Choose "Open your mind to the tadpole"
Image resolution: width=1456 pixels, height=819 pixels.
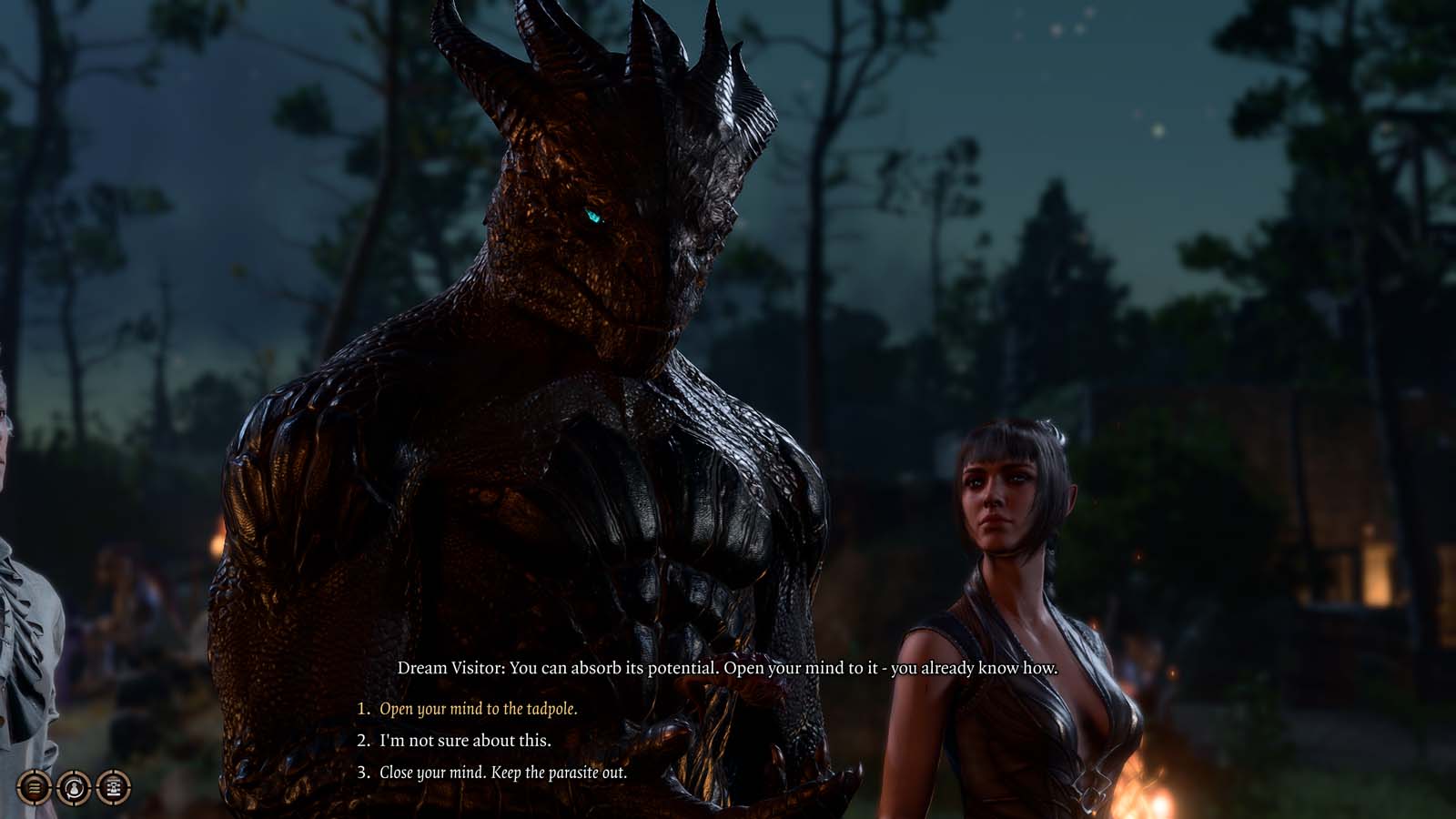[x=478, y=709]
